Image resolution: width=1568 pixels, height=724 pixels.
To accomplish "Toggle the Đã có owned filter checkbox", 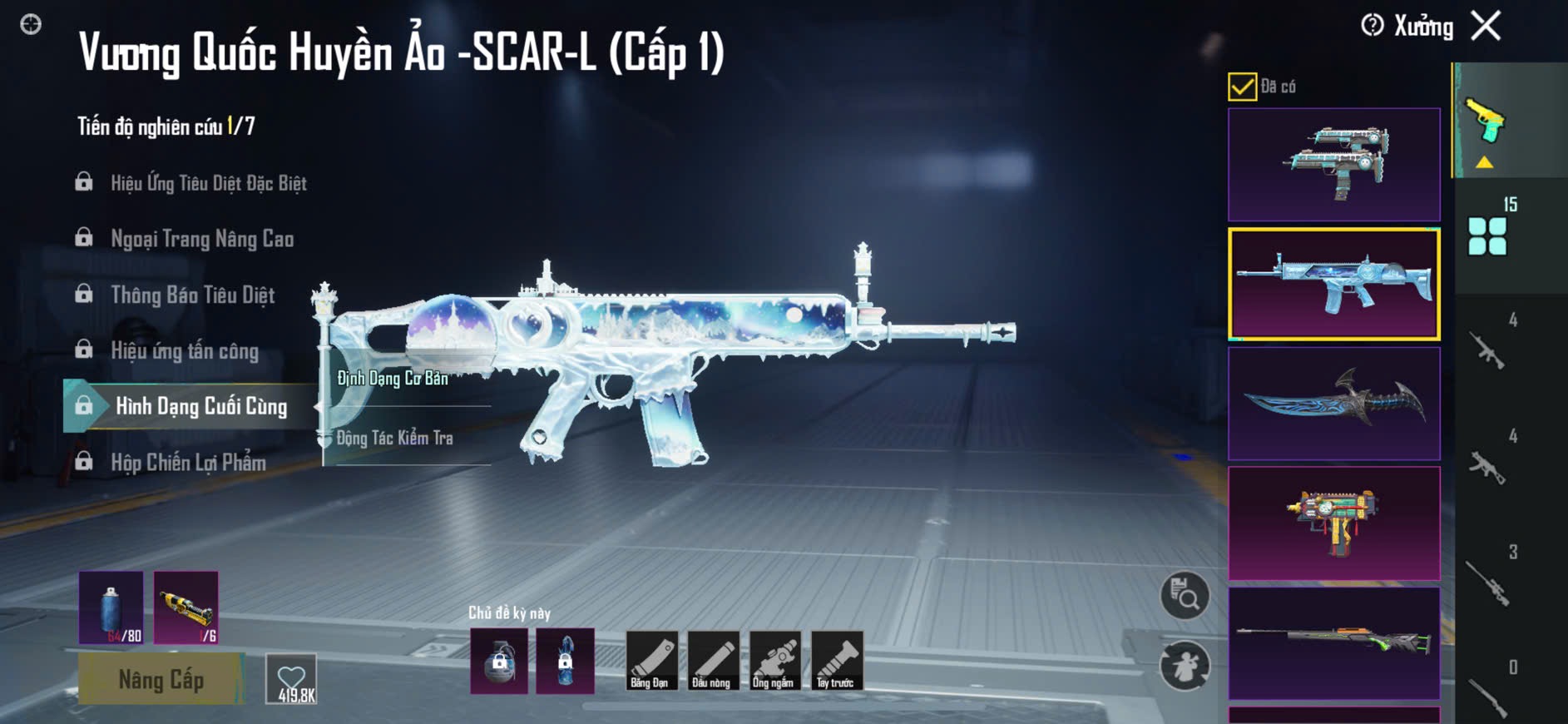I will (1242, 87).
